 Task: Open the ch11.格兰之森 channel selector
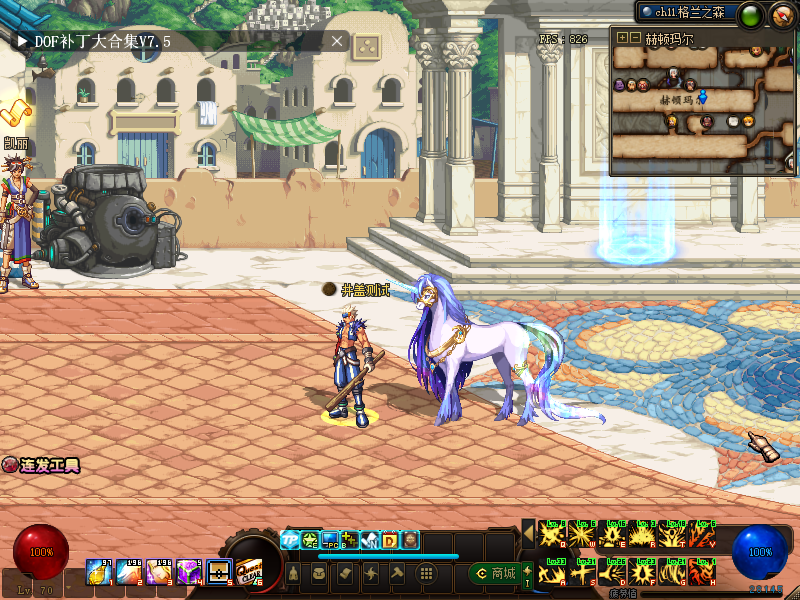(685, 12)
